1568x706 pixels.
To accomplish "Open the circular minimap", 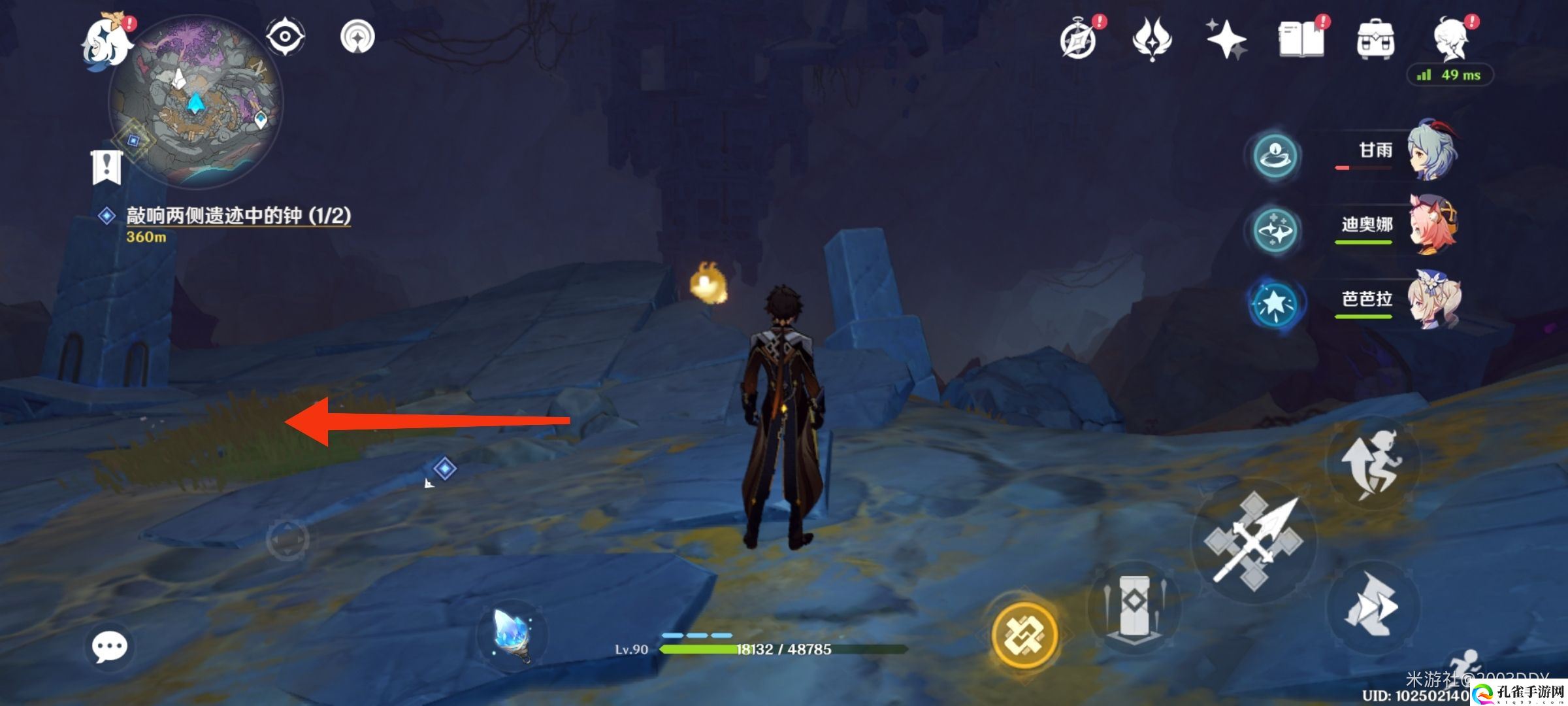I will 195,102.
